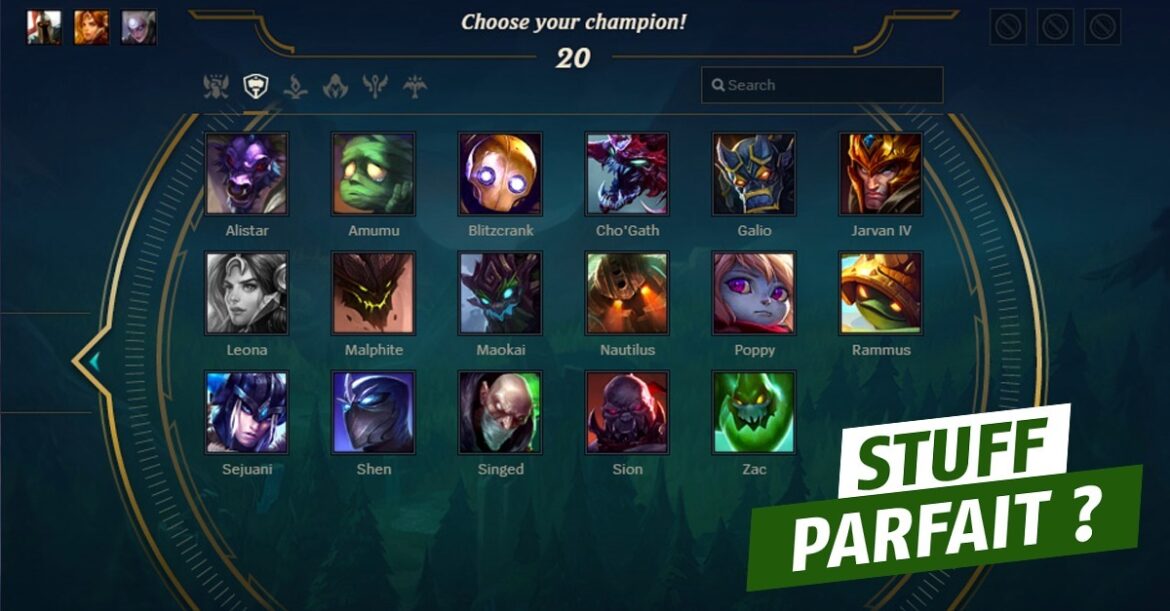Select the Nautilus champion portrait
1170x611 pixels.
pyautogui.click(x=627, y=293)
